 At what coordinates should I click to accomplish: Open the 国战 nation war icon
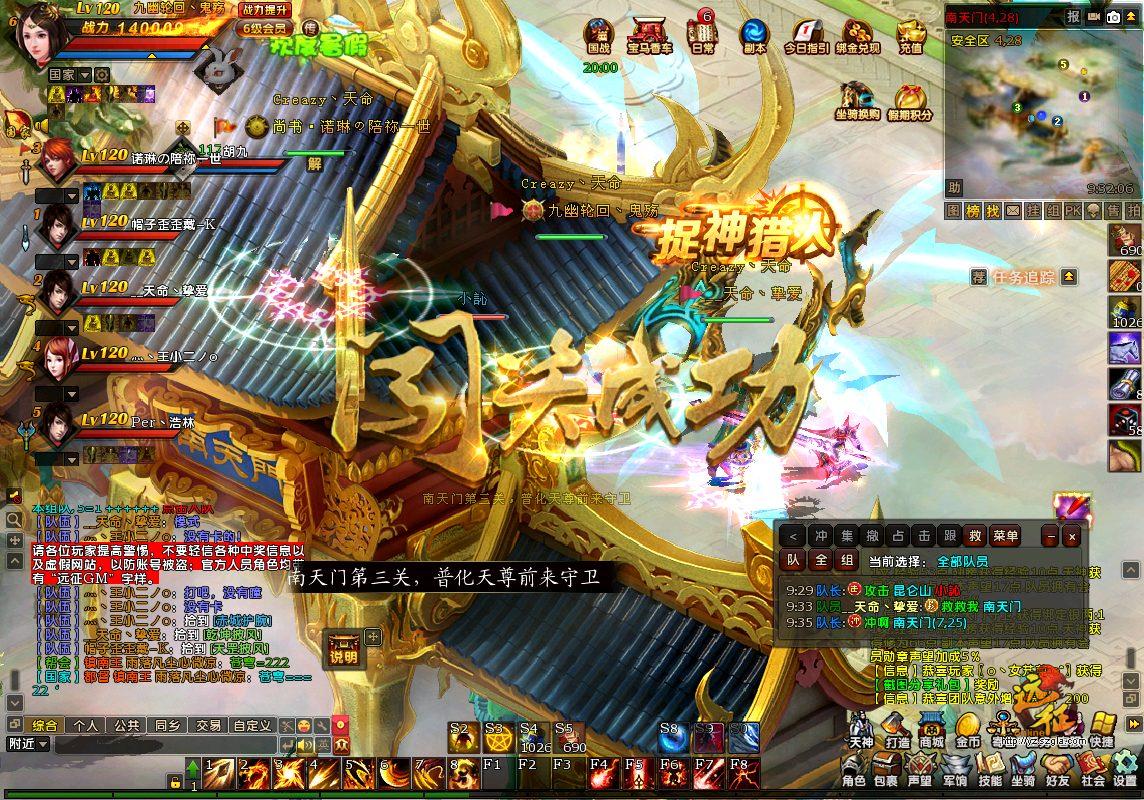[x=599, y=35]
